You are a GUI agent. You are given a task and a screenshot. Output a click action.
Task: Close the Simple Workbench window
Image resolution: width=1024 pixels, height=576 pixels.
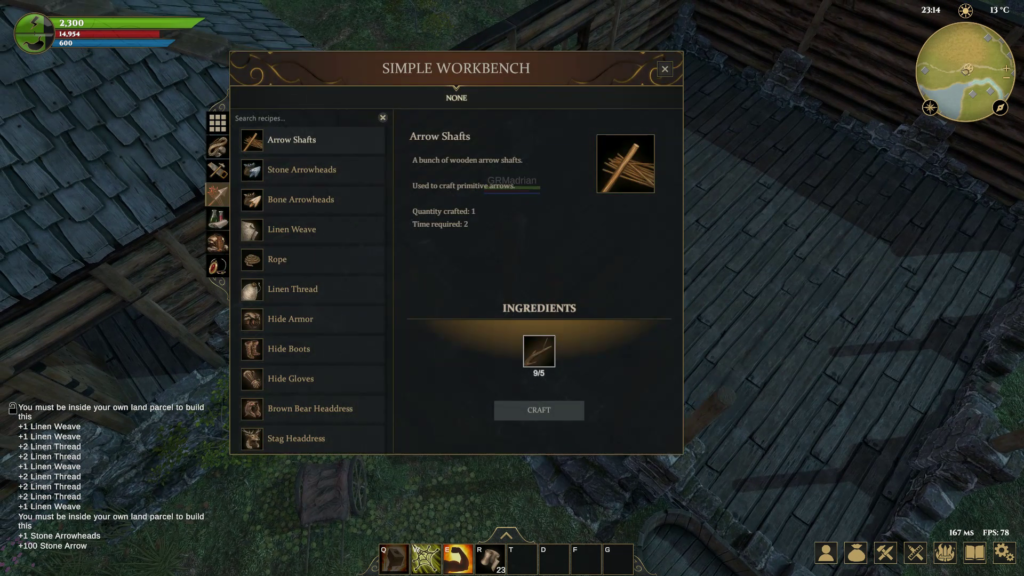tap(665, 69)
